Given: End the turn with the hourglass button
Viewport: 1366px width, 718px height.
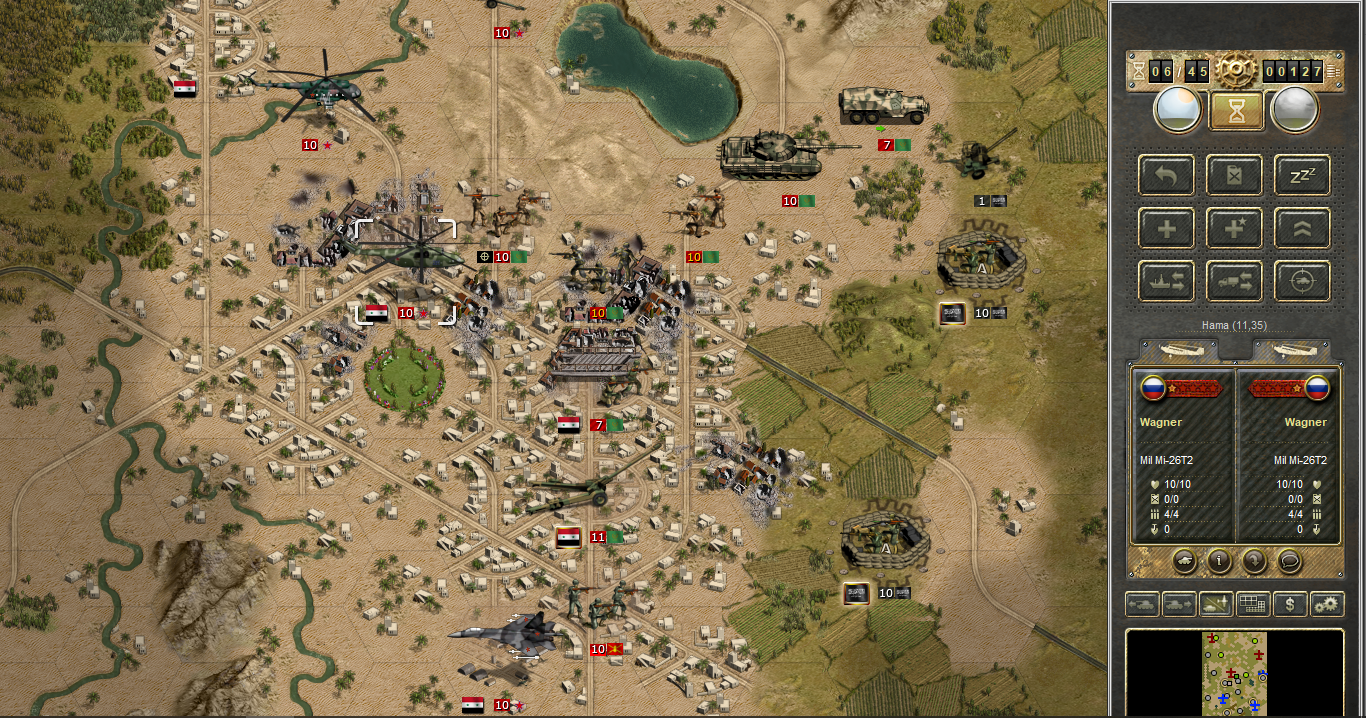Looking at the screenshot, I should 1236,109.
